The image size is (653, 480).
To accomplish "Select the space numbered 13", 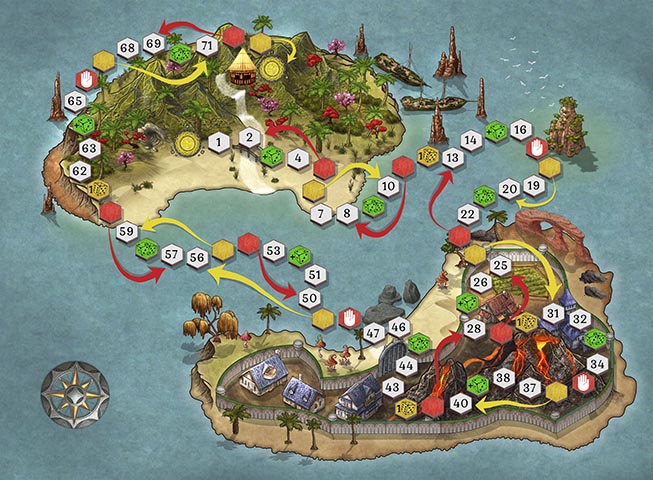I will point(452,157).
